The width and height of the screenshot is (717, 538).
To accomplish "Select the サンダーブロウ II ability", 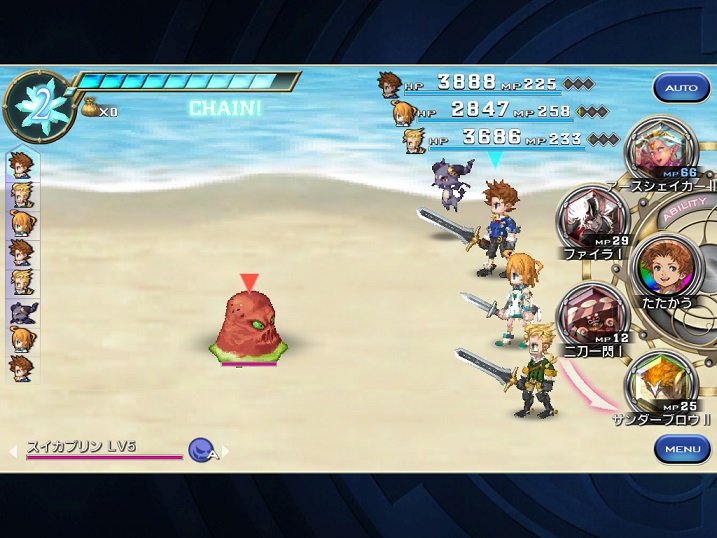I will click(659, 386).
